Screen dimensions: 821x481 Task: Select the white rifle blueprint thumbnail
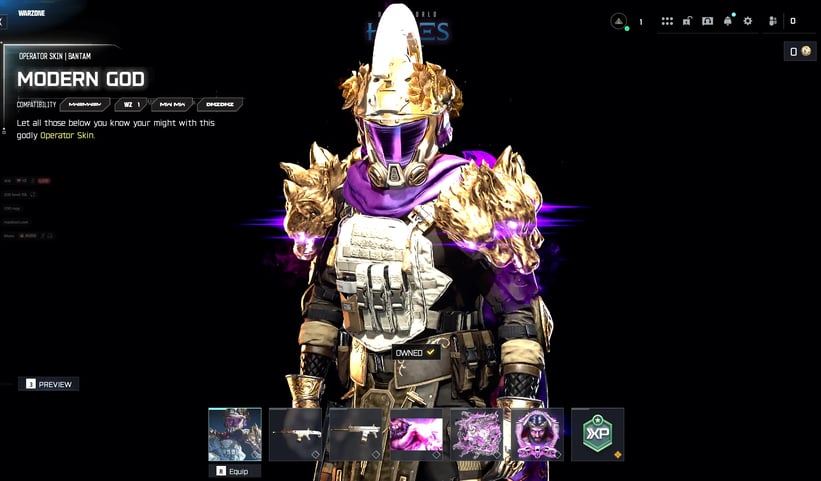(x=296, y=434)
